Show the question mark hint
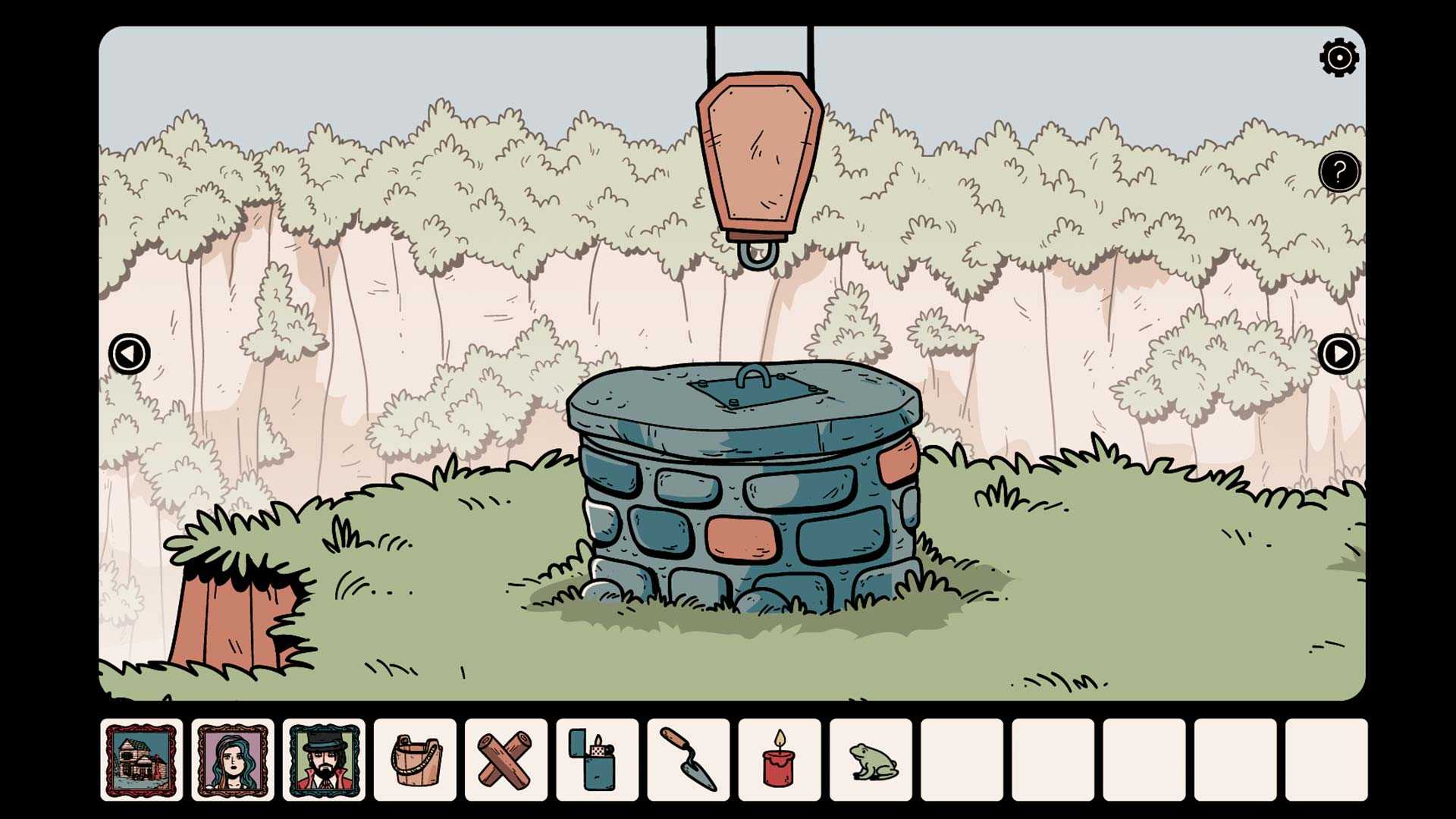This screenshot has width=1456, height=819. tap(1338, 172)
